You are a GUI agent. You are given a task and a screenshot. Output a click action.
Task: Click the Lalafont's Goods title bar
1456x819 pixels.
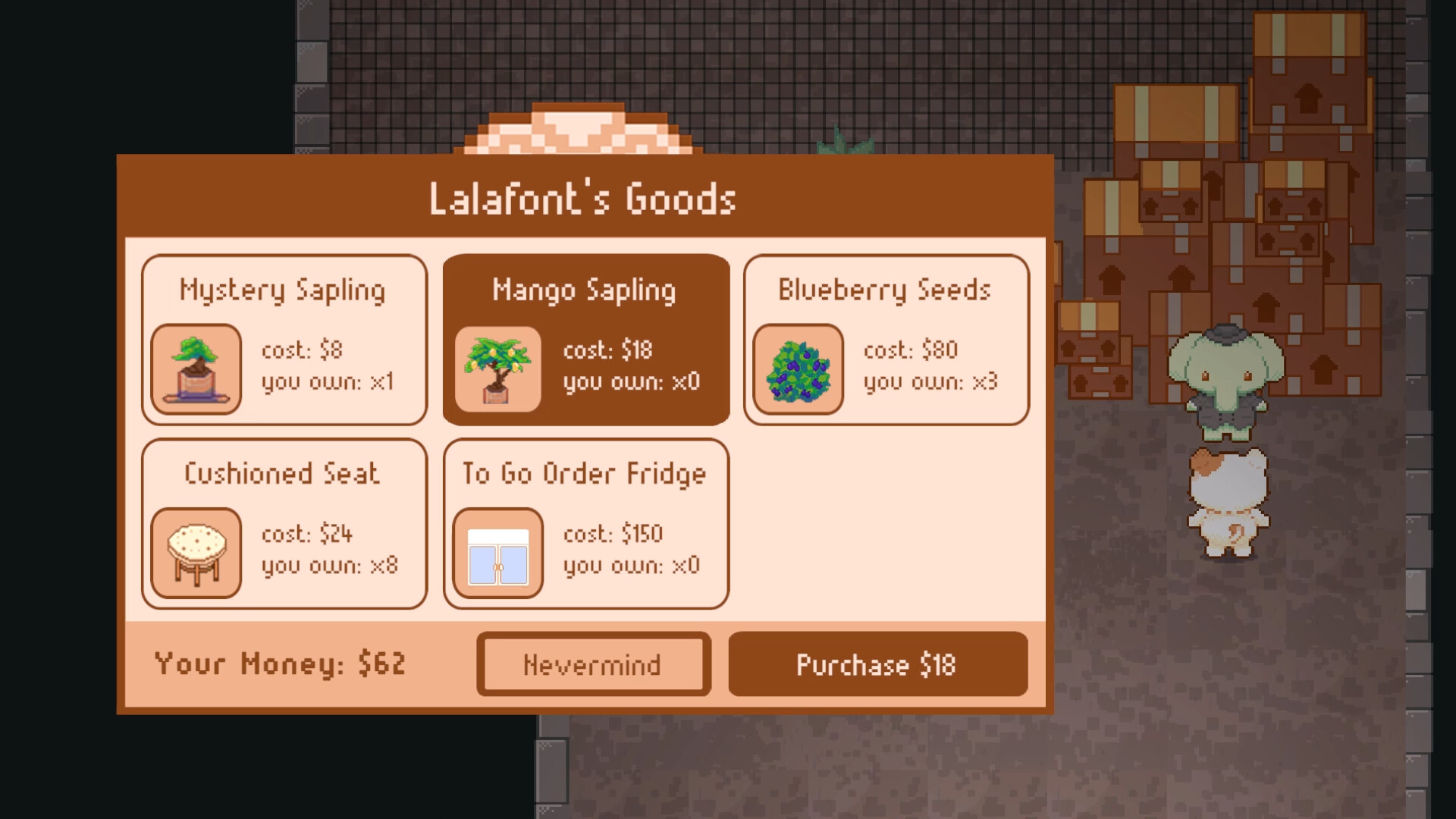(x=584, y=199)
